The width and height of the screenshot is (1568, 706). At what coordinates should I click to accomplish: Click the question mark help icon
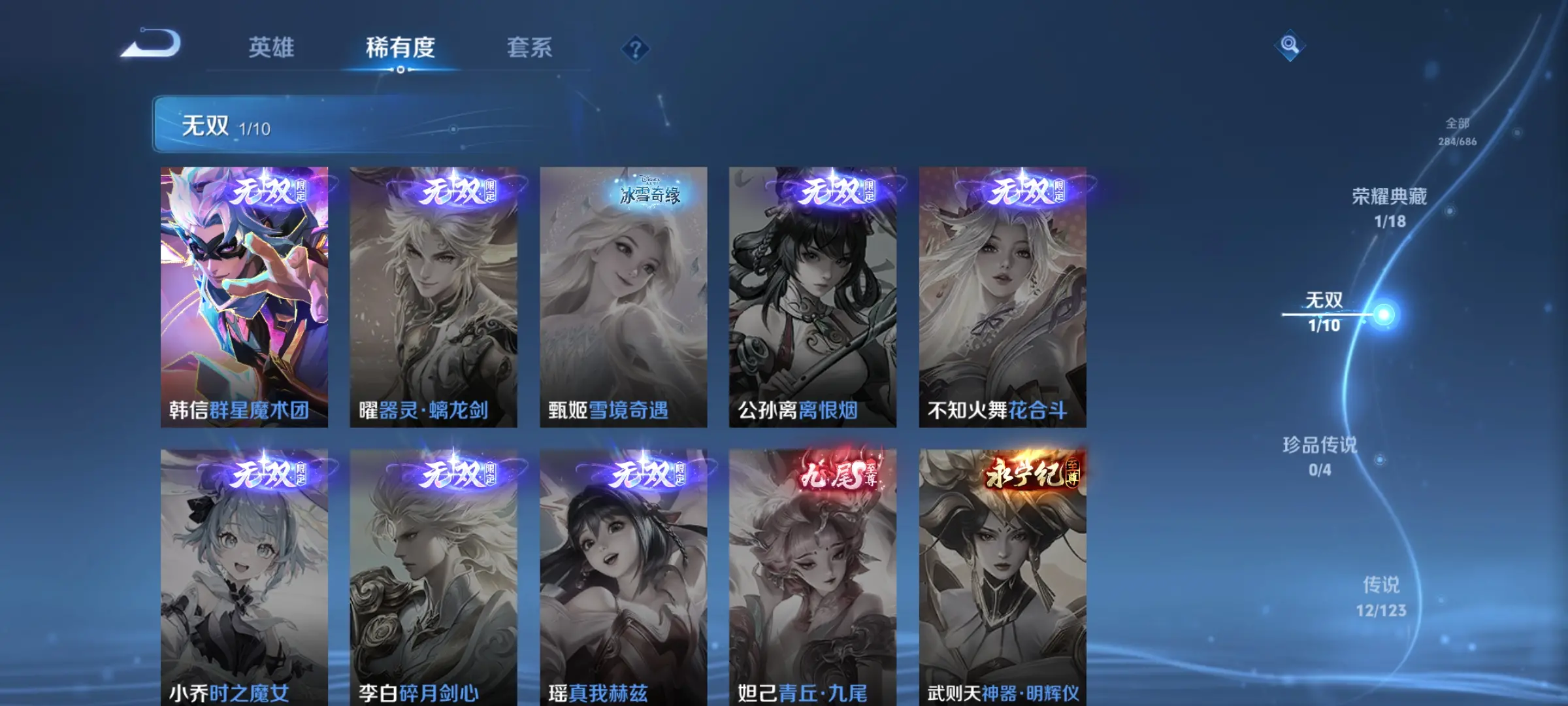coord(635,49)
